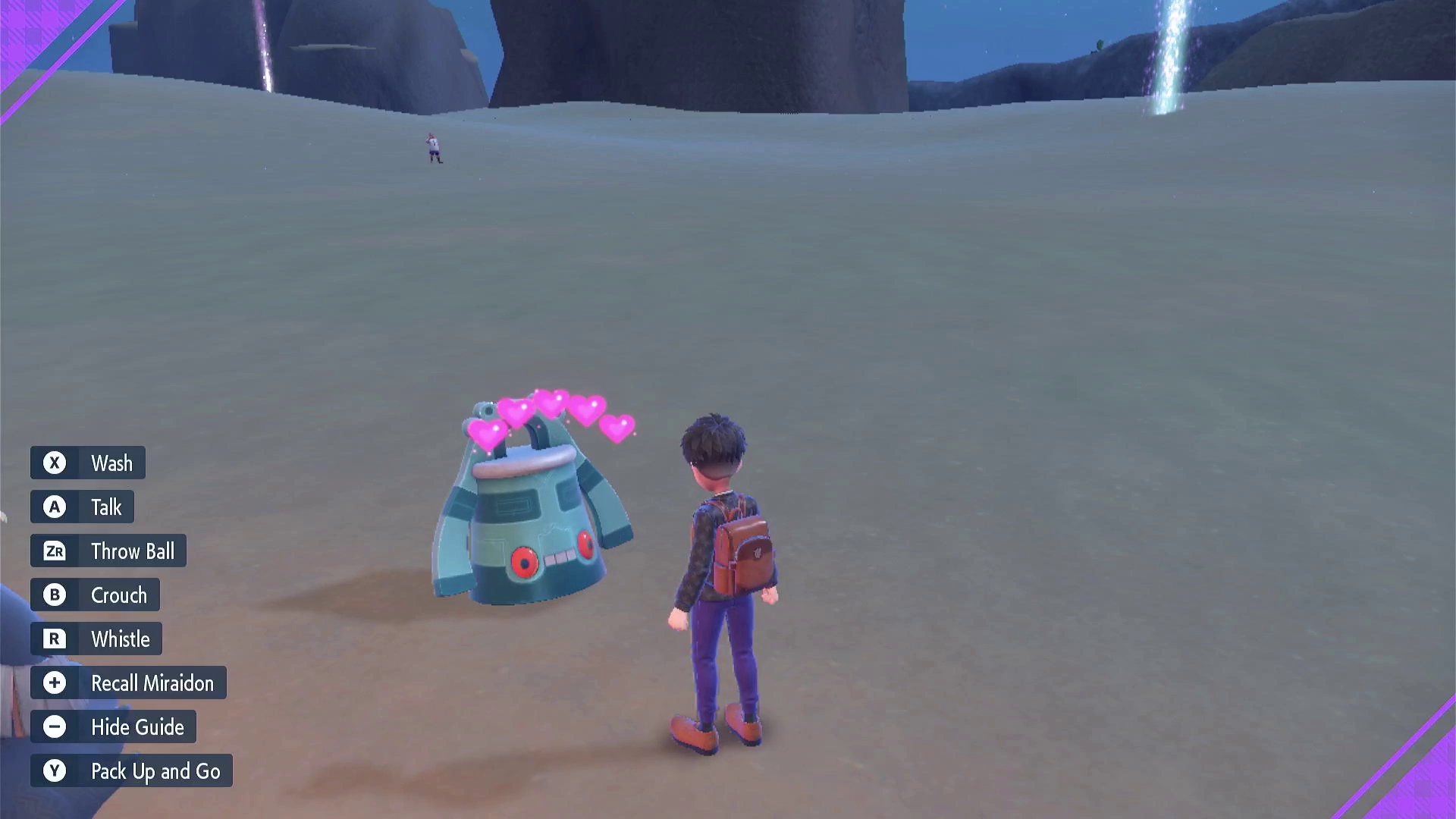The height and width of the screenshot is (819, 1456).
Task: Click the minus icon next to Hide Guide
Action: (53, 726)
